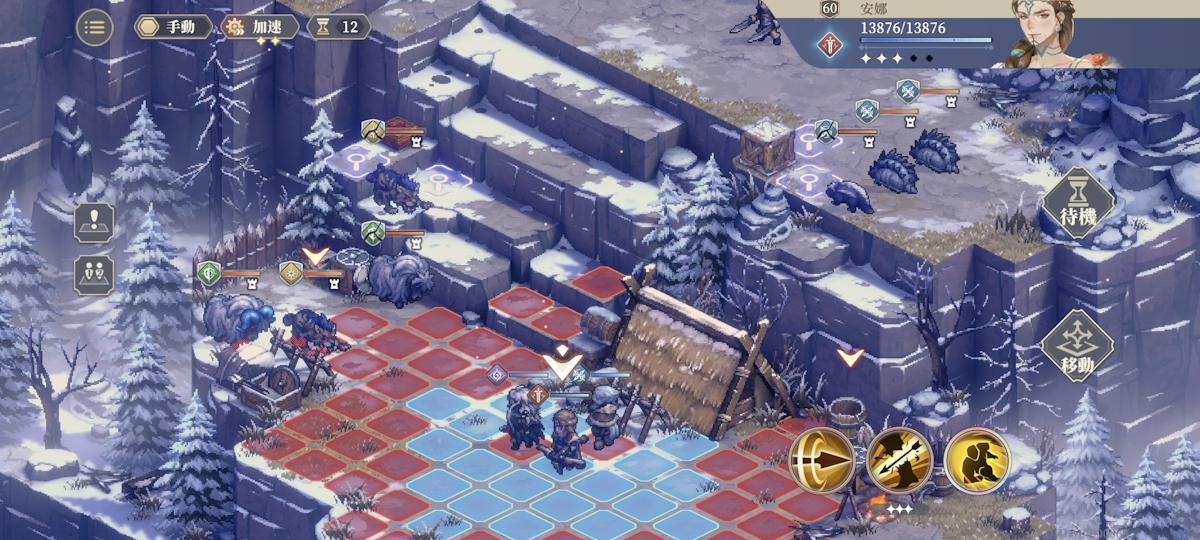
Task: Activate the glowing two-figures skill
Action: point(976,461)
